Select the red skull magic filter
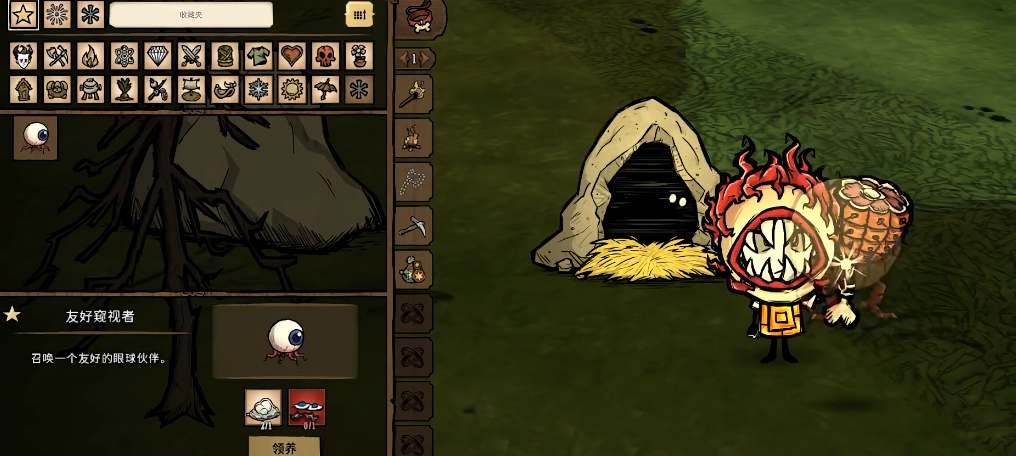 tap(325, 56)
